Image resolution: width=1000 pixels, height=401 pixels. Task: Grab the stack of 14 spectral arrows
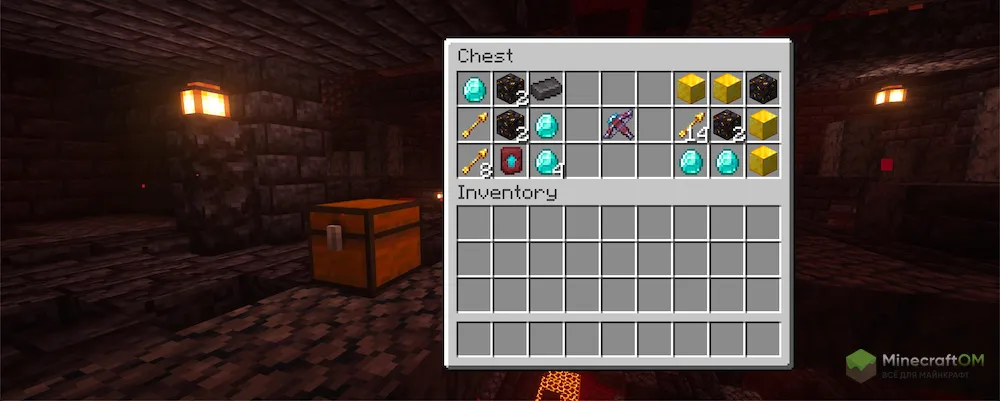pos(691,125)
